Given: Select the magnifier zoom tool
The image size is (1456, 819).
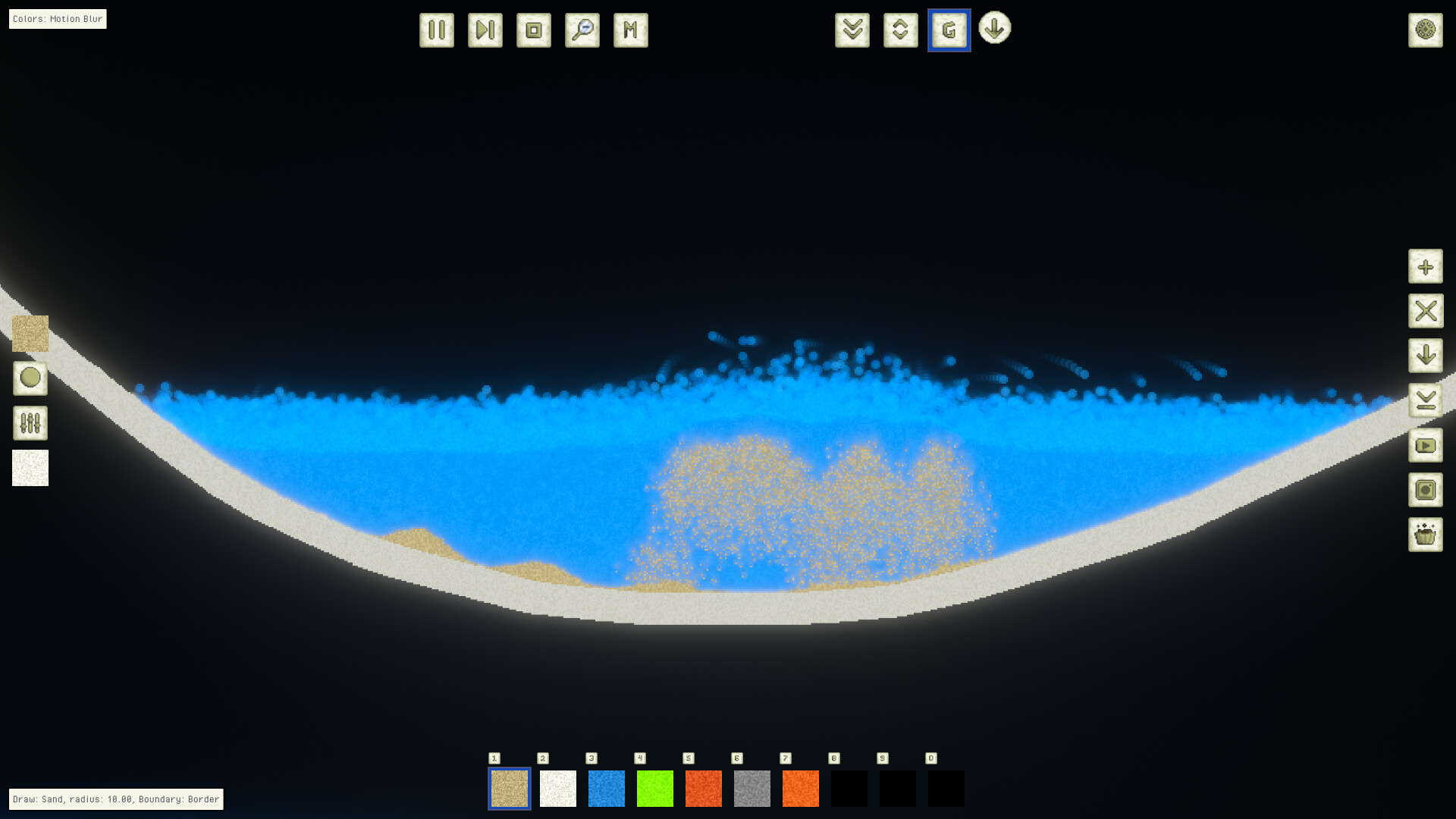Looking at the screenshot, I should pyautogui.click(x=581, y=30).
